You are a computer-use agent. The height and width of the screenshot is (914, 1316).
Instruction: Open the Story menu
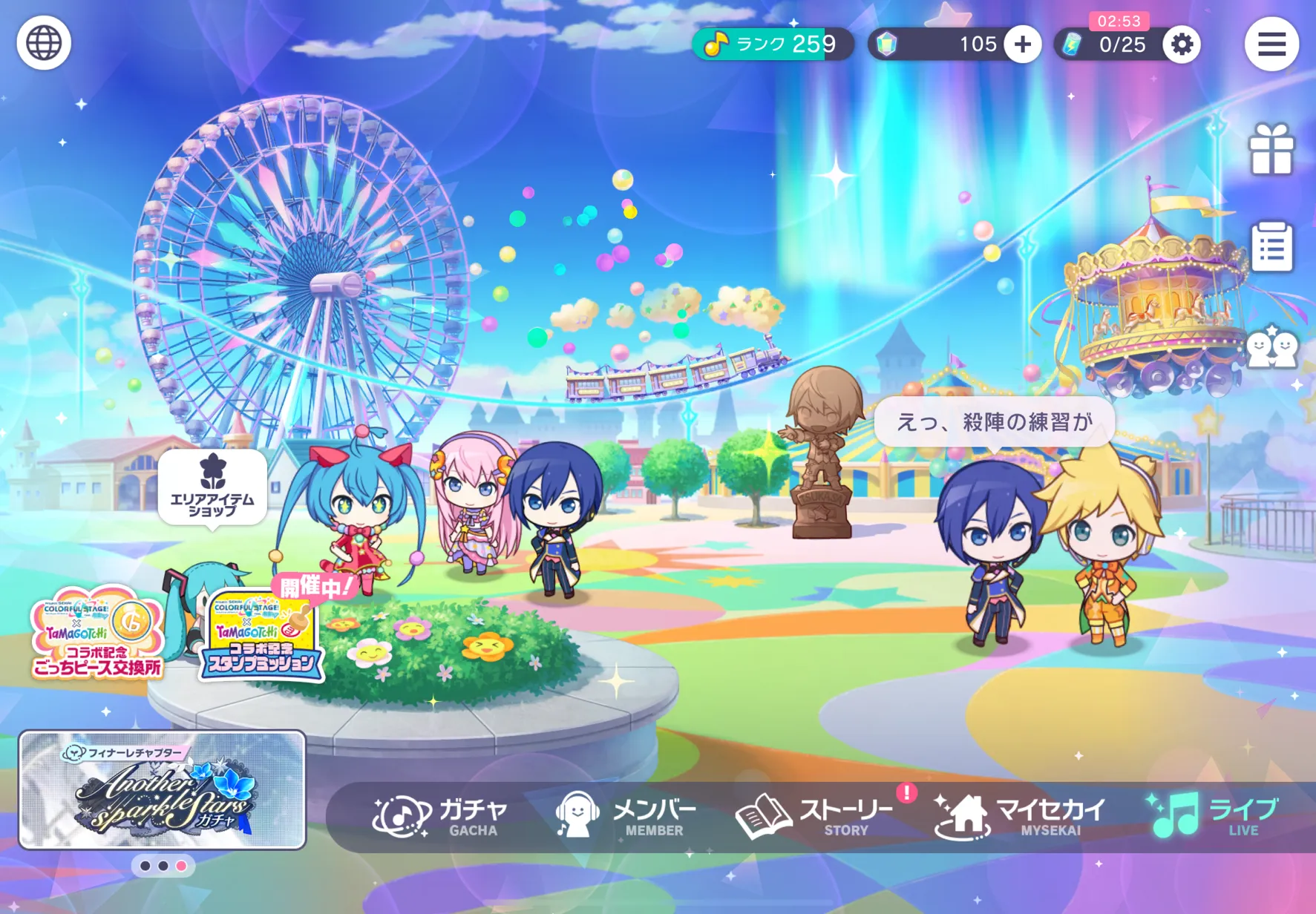pyautogui.click(x=815, y=816)
